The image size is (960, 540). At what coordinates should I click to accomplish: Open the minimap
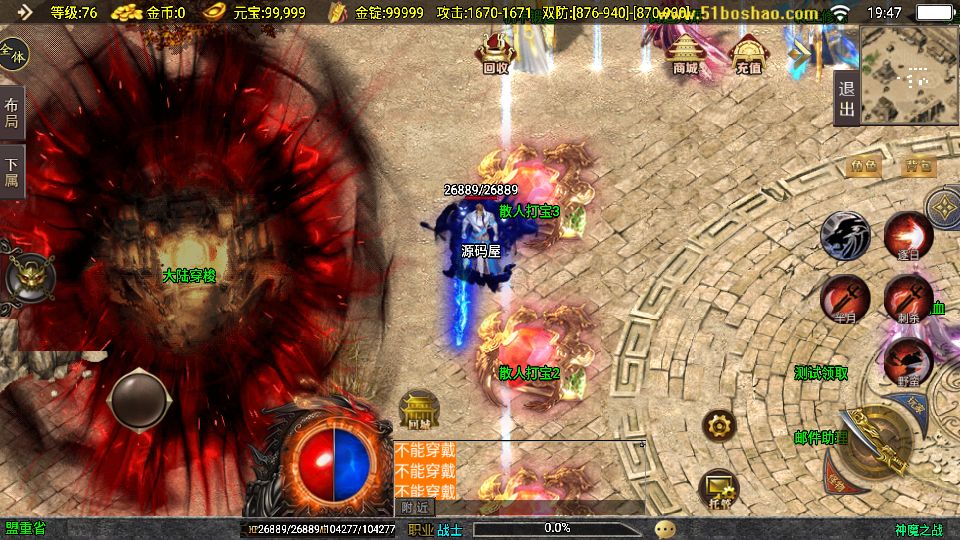907,73
